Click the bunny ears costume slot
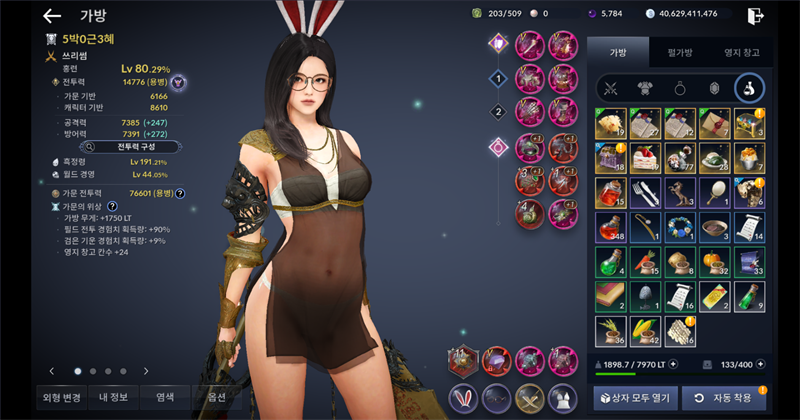This screenshot has height=420, width=800. (x=463, y=396)
